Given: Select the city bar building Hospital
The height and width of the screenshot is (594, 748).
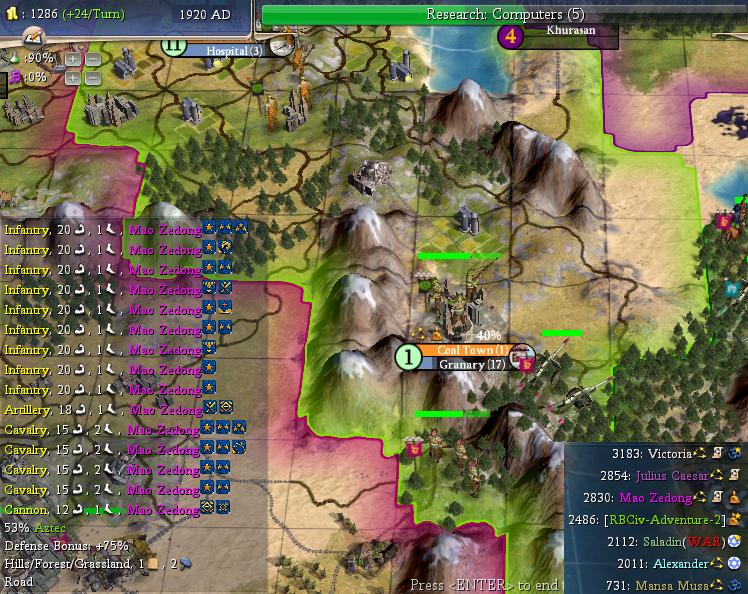Looking at the screenshot, I should [234, 50].
